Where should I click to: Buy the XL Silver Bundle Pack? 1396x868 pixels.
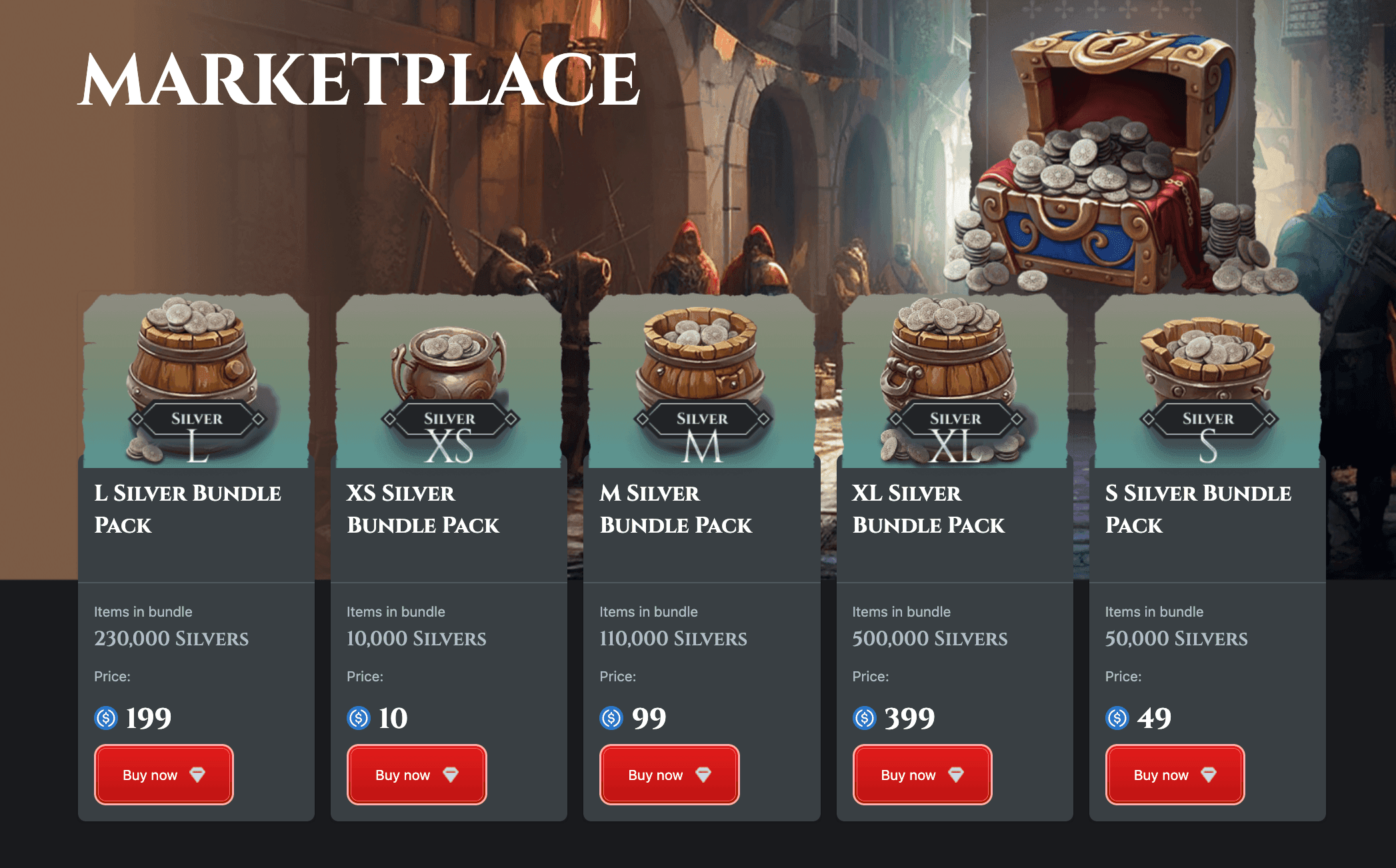(x=921, y=775)
